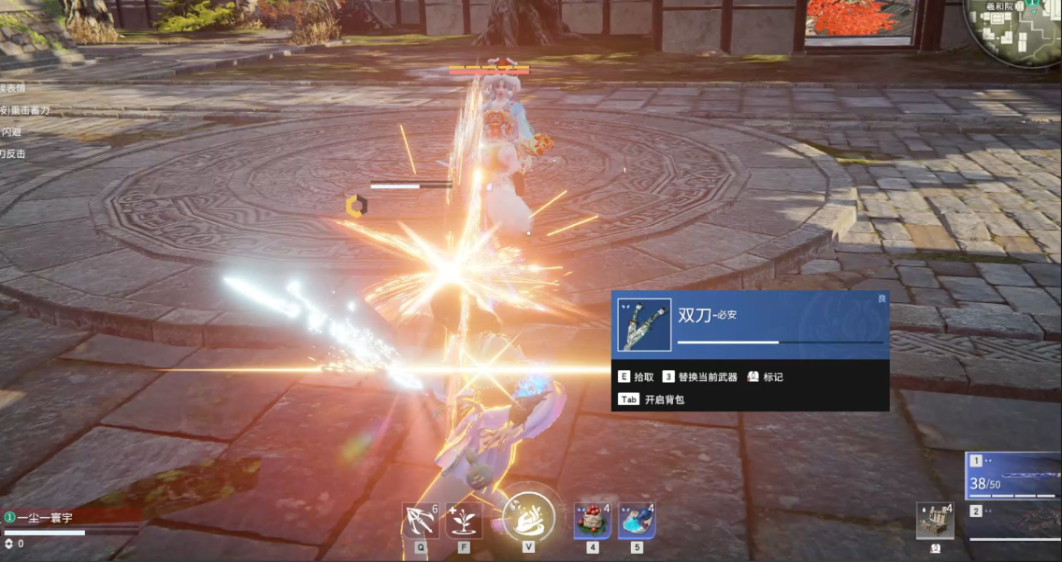Use the blue armor powder item
Image resolution: width=1062 pixels, height=562 pixels.
pos(636,521)
